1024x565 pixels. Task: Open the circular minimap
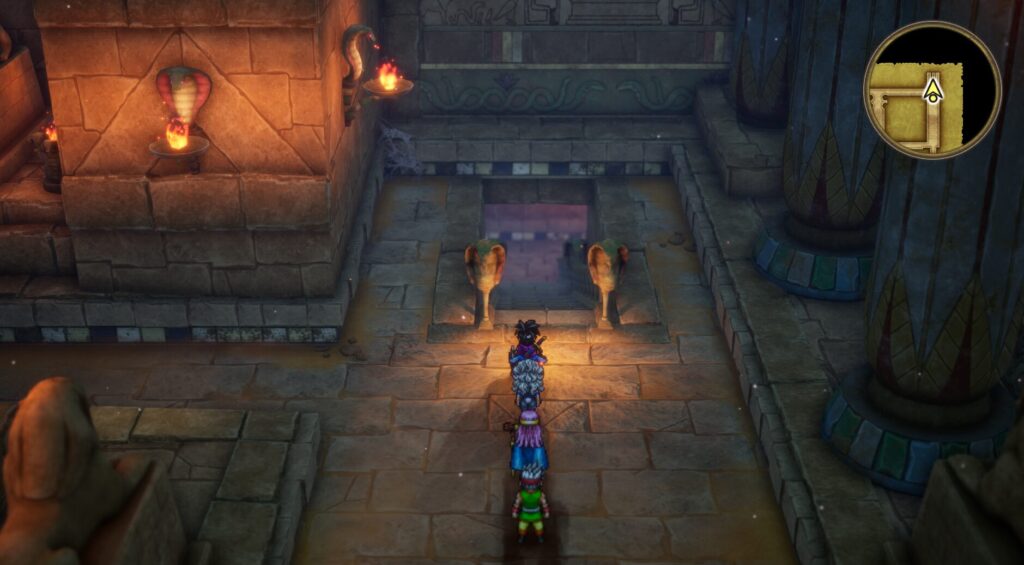[x=932, y=90]
